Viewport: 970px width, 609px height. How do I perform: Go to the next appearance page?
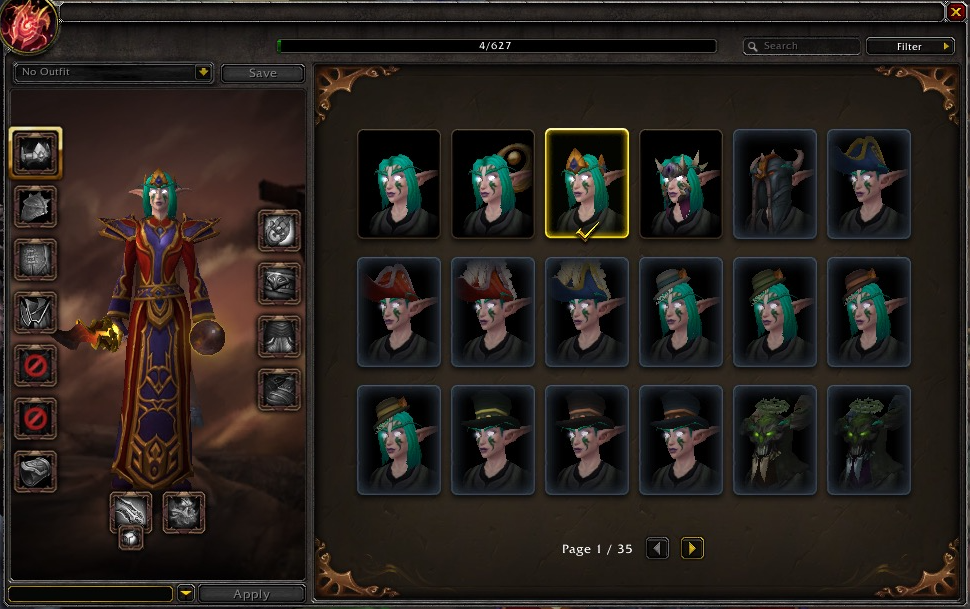click(692, 548)
